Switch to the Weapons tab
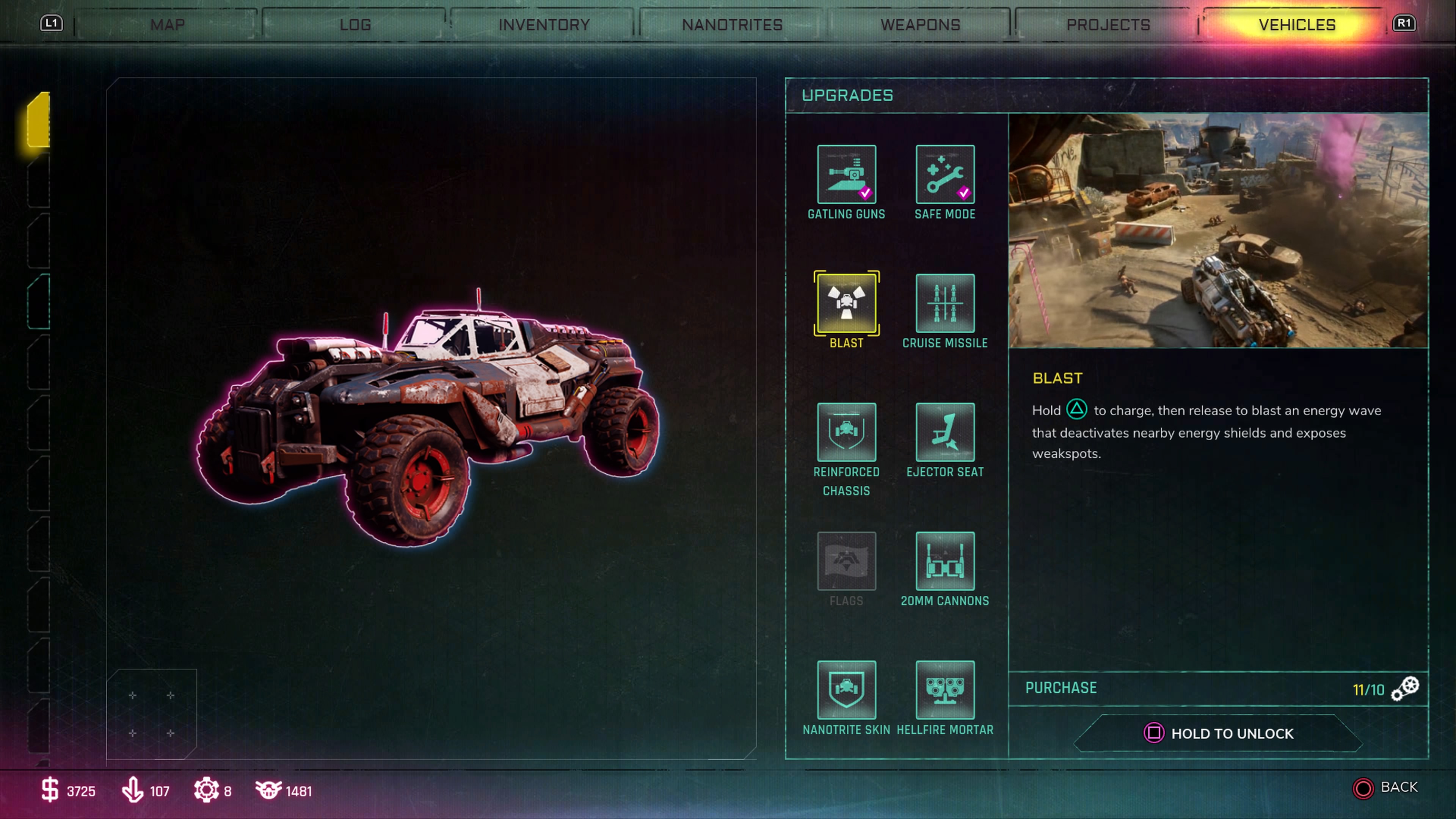 920,25
